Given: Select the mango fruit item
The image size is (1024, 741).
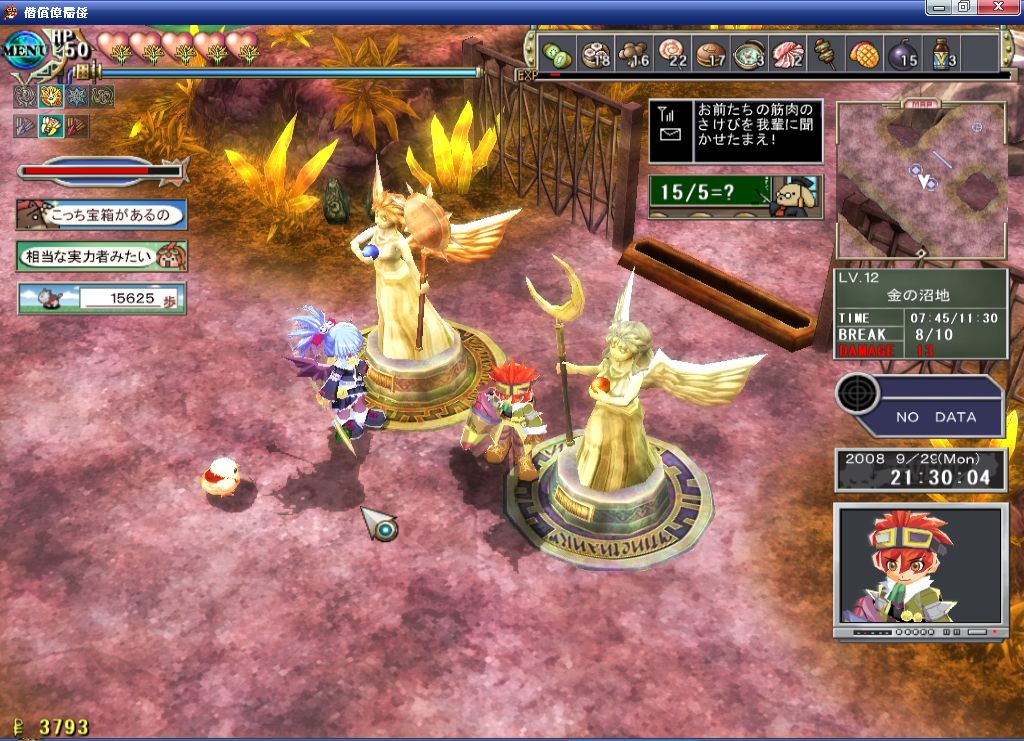Looking at the screenshot, I should tap(863, 53).
